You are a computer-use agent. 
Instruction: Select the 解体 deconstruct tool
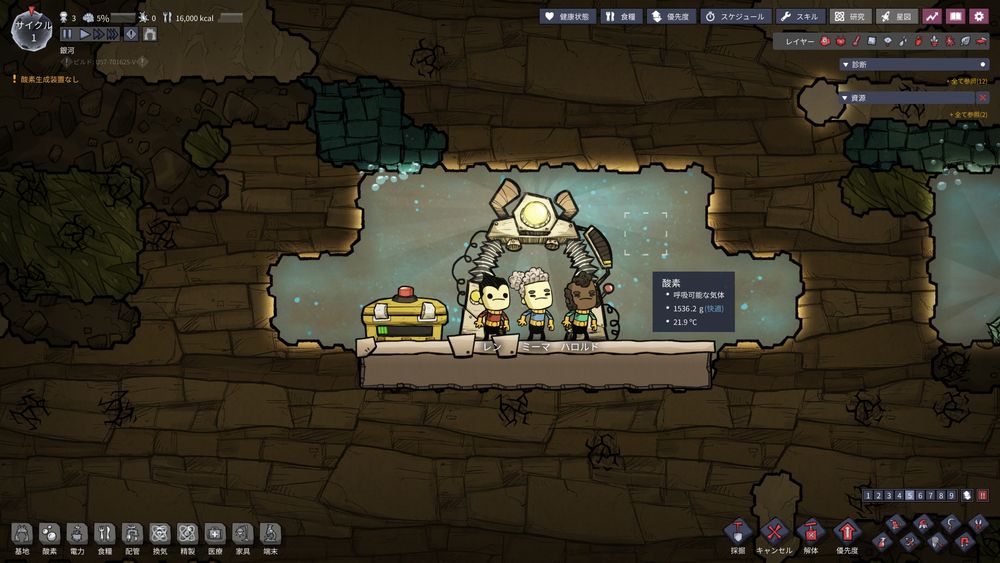point(811,534)
